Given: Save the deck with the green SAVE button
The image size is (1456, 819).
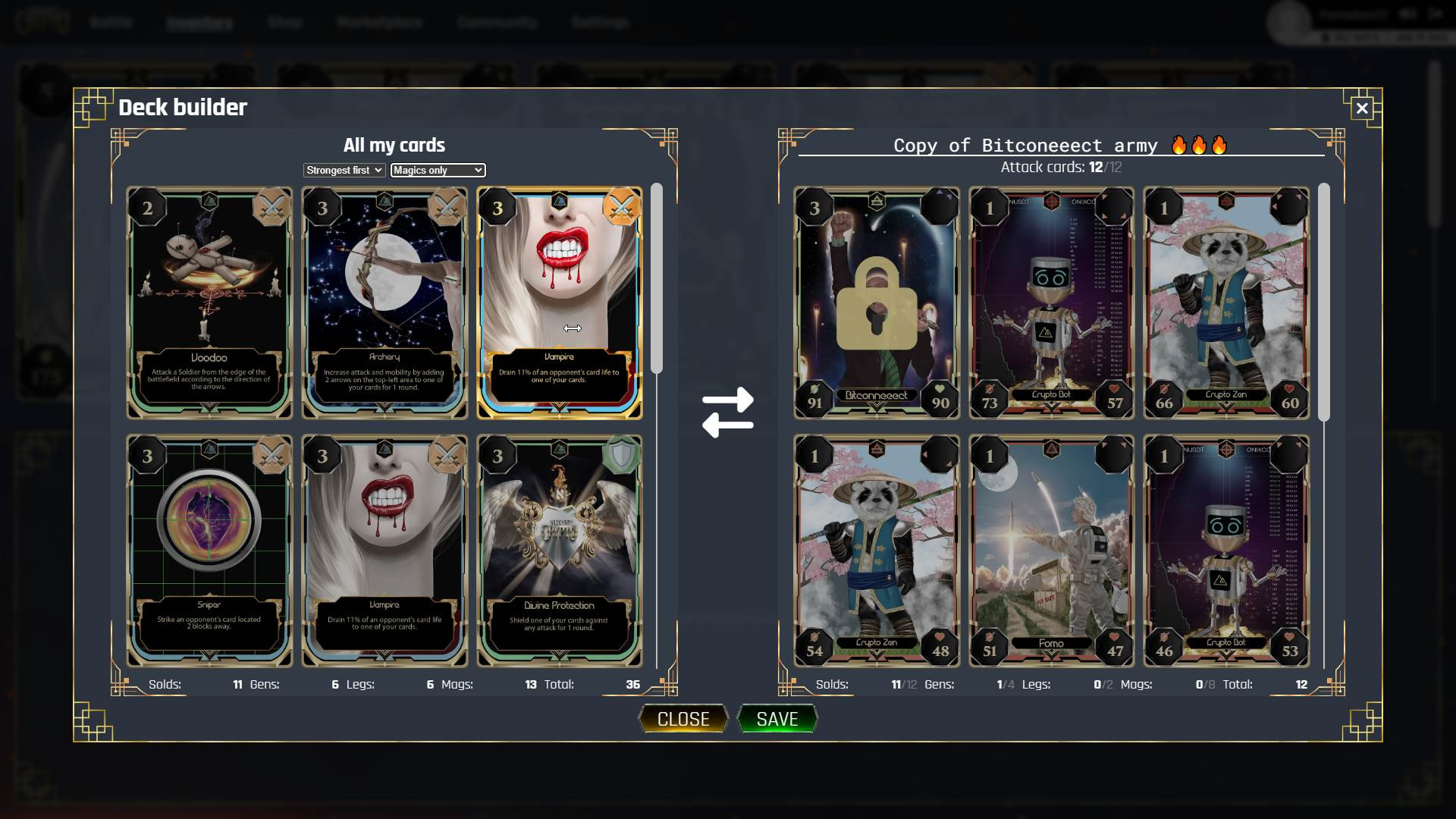Looking at the screenshot, I should (x=777, y=718).
